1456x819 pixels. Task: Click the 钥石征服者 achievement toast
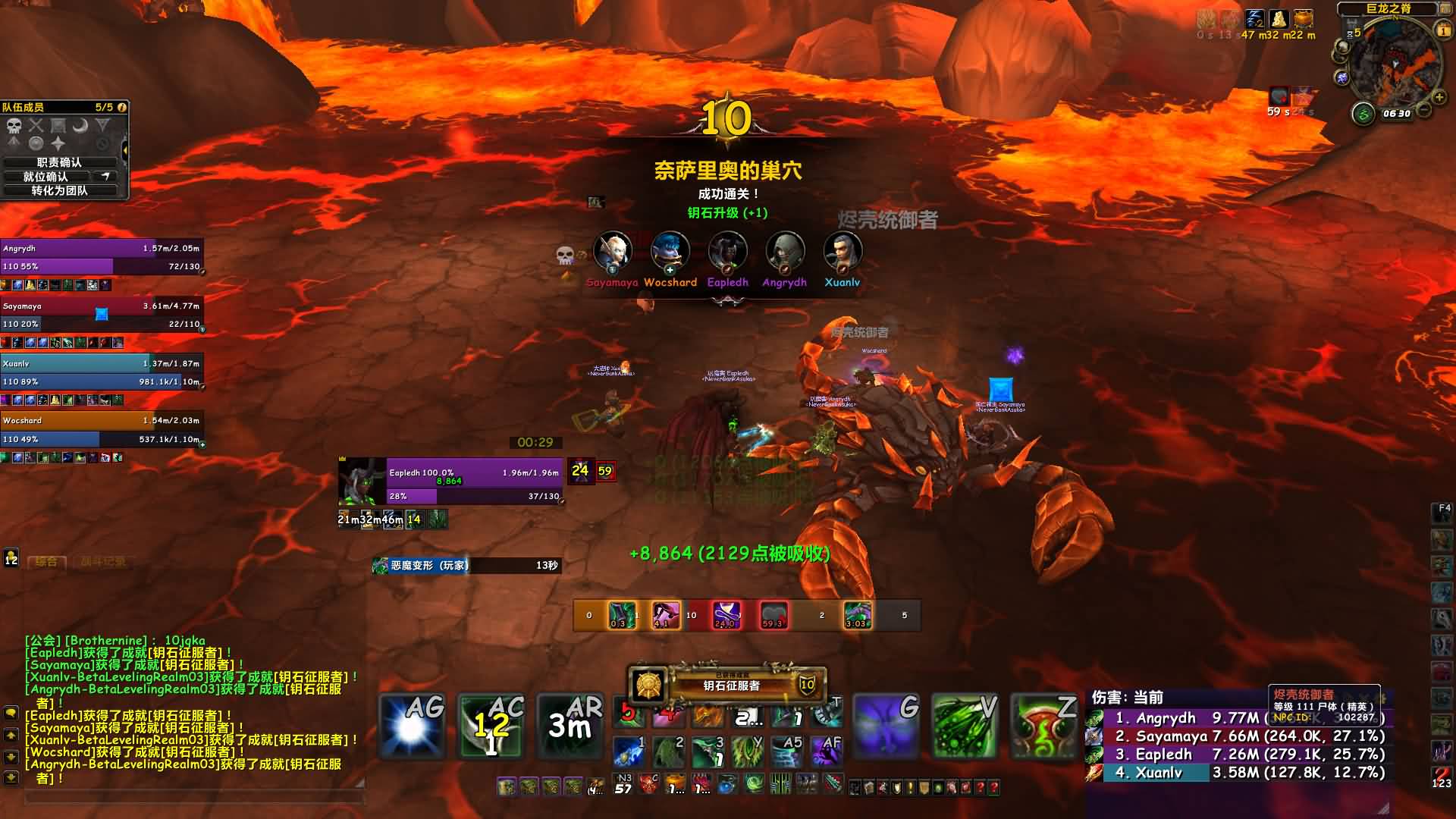click(726, 686)
